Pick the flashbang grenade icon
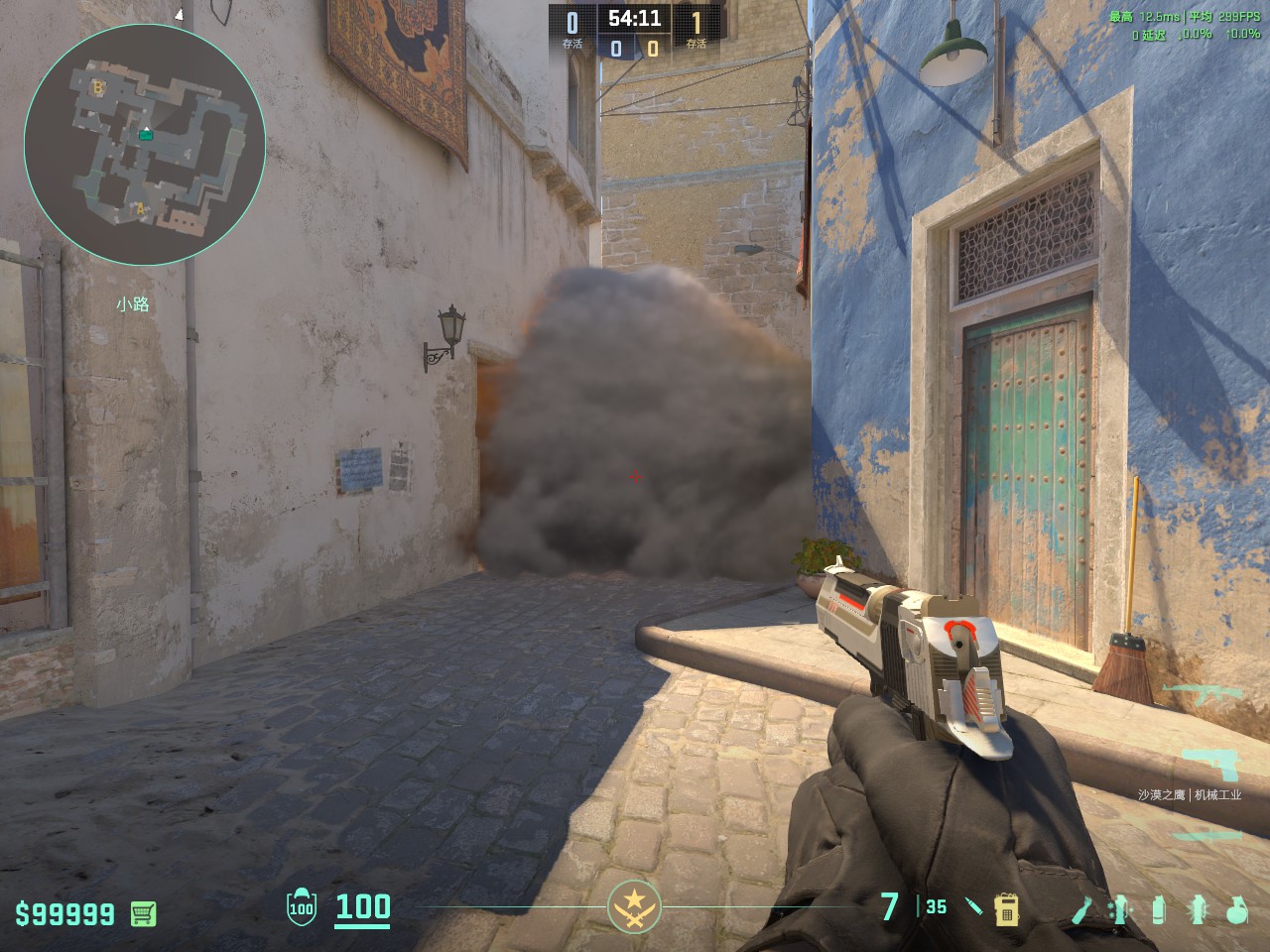 point(1198,908)
